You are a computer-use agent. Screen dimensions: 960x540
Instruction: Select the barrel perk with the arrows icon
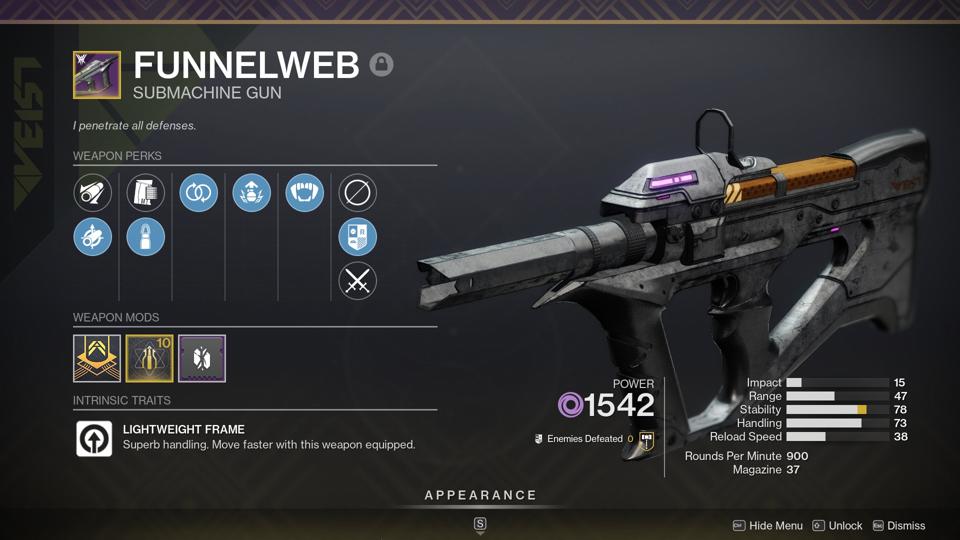click(93, 237)
